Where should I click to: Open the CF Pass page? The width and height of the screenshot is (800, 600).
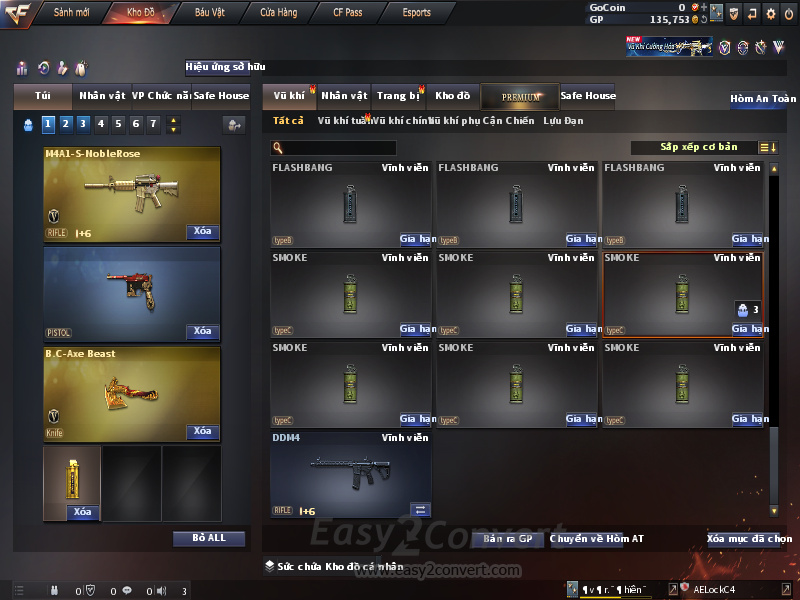click(348, 13)
